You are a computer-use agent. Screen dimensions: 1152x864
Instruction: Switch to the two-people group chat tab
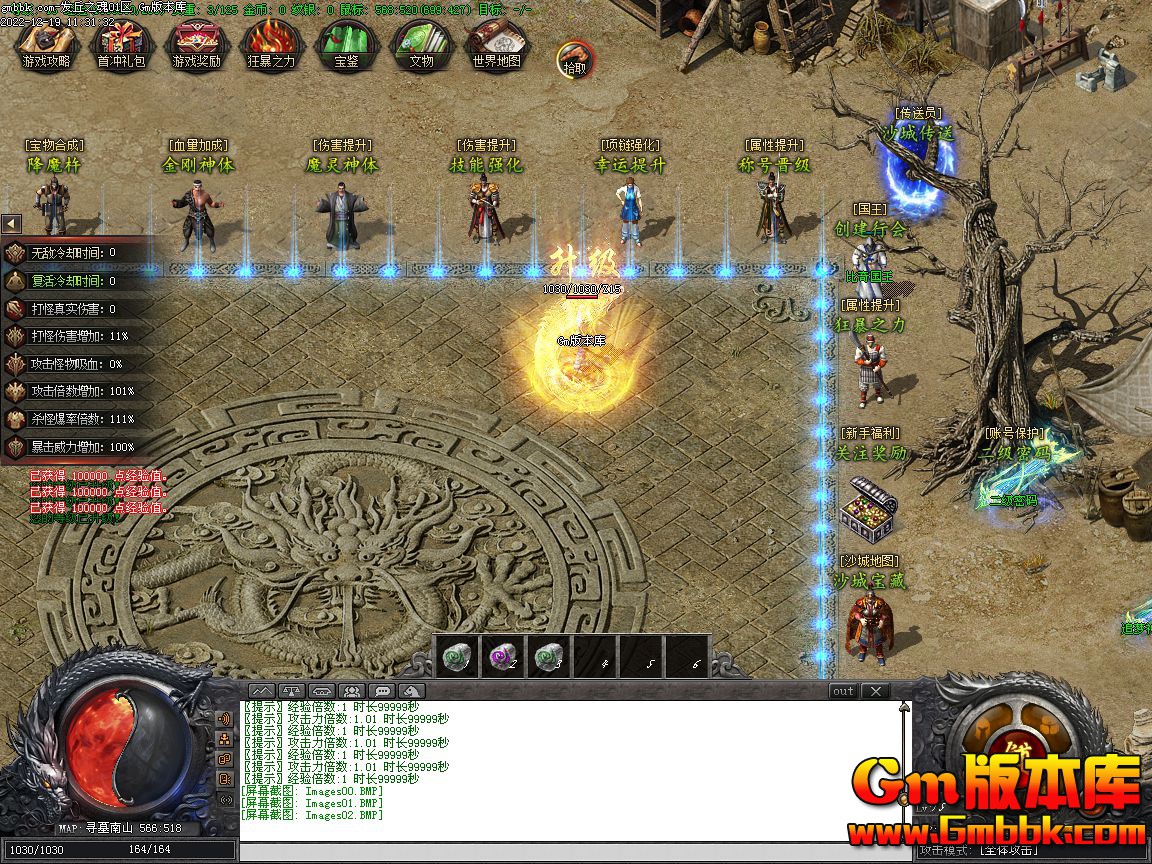(351, 691)
